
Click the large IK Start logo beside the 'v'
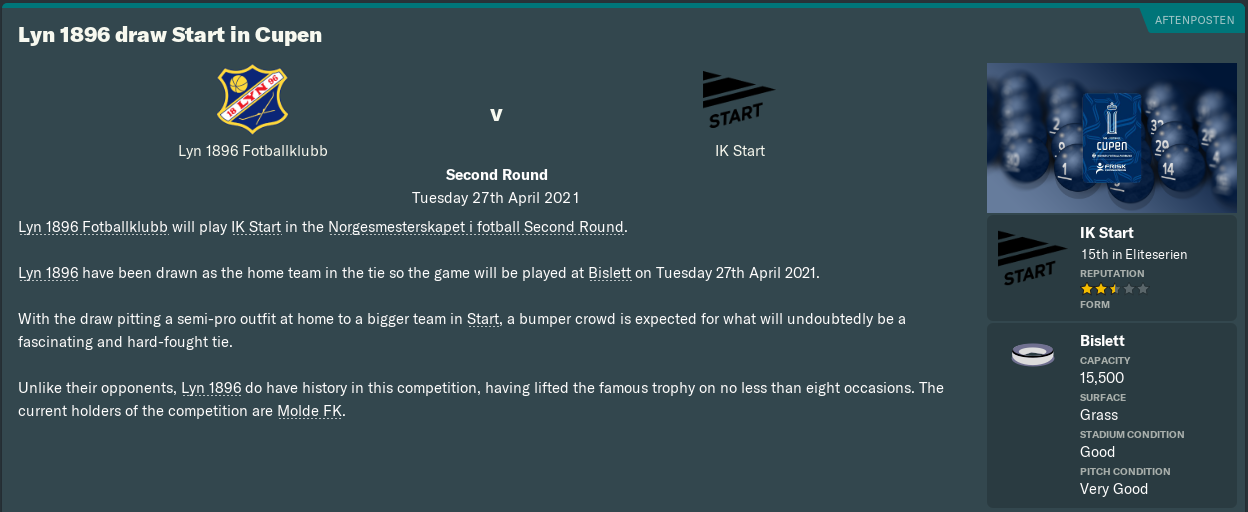click(x=735, y=100)
